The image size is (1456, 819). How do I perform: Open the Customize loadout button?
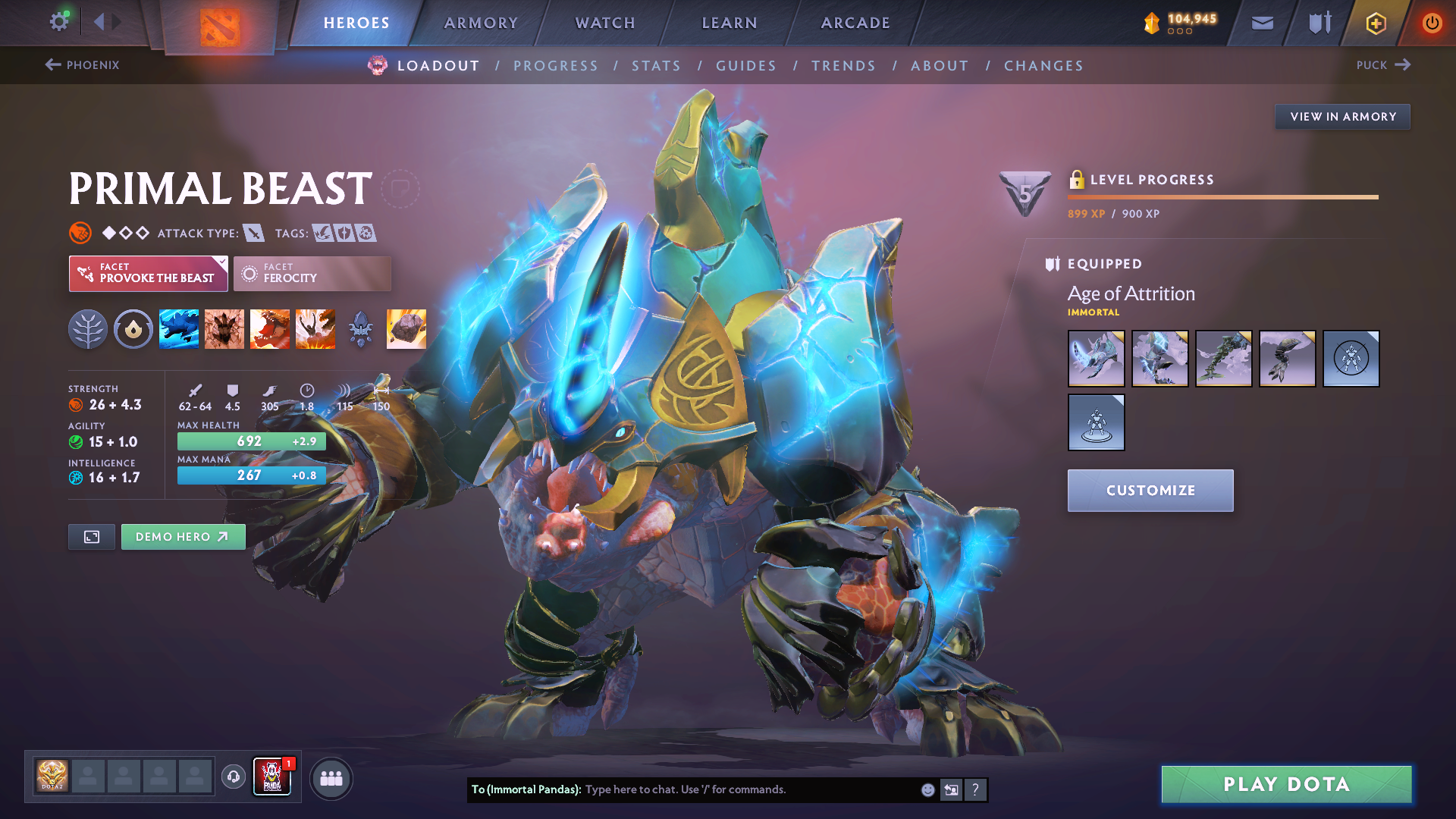1150,491
